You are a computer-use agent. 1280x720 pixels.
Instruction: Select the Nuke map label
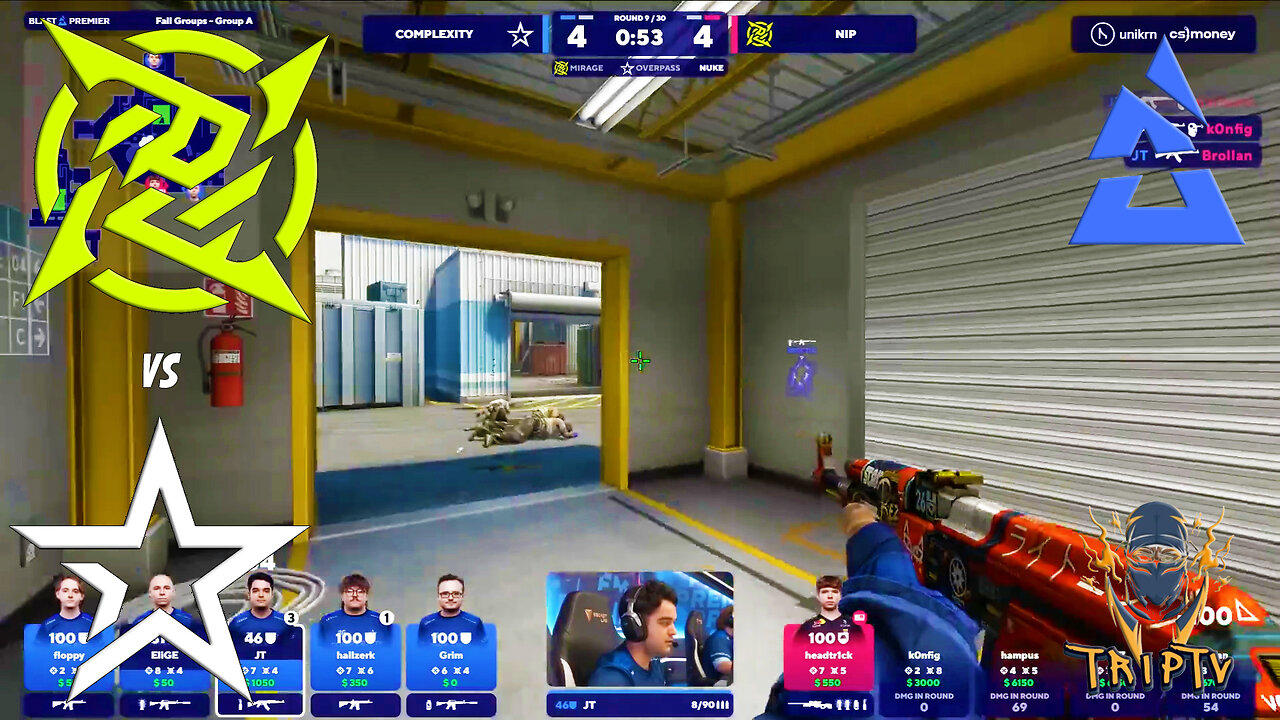click(712, 68)
